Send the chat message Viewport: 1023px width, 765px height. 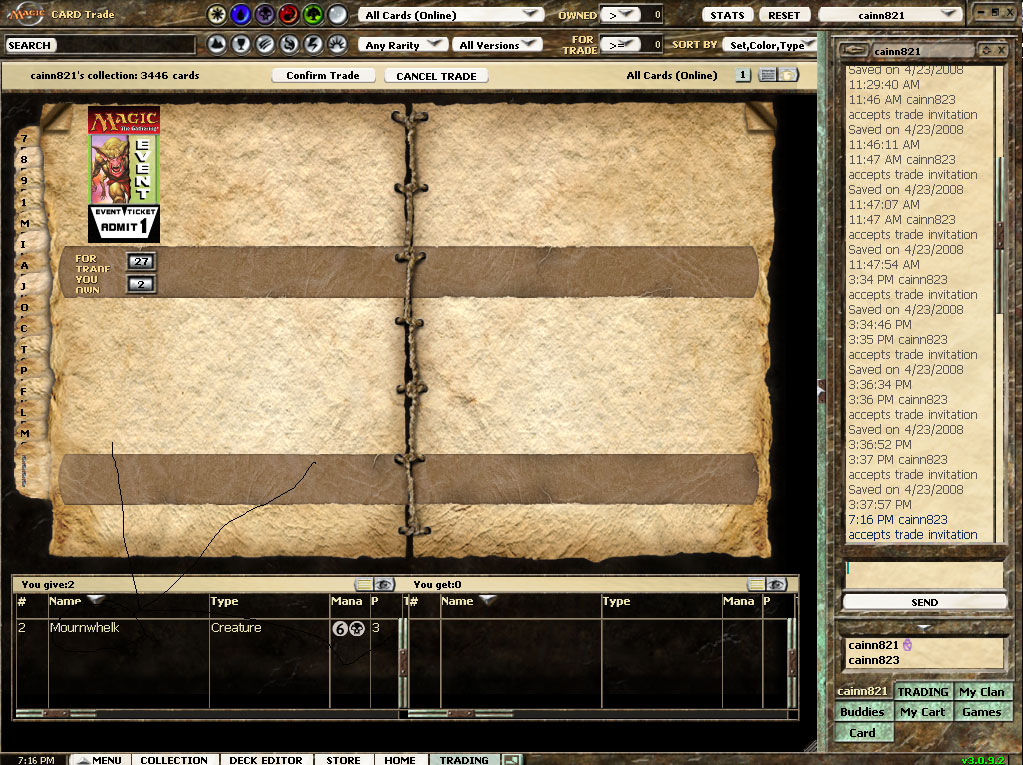coord(924,602)
